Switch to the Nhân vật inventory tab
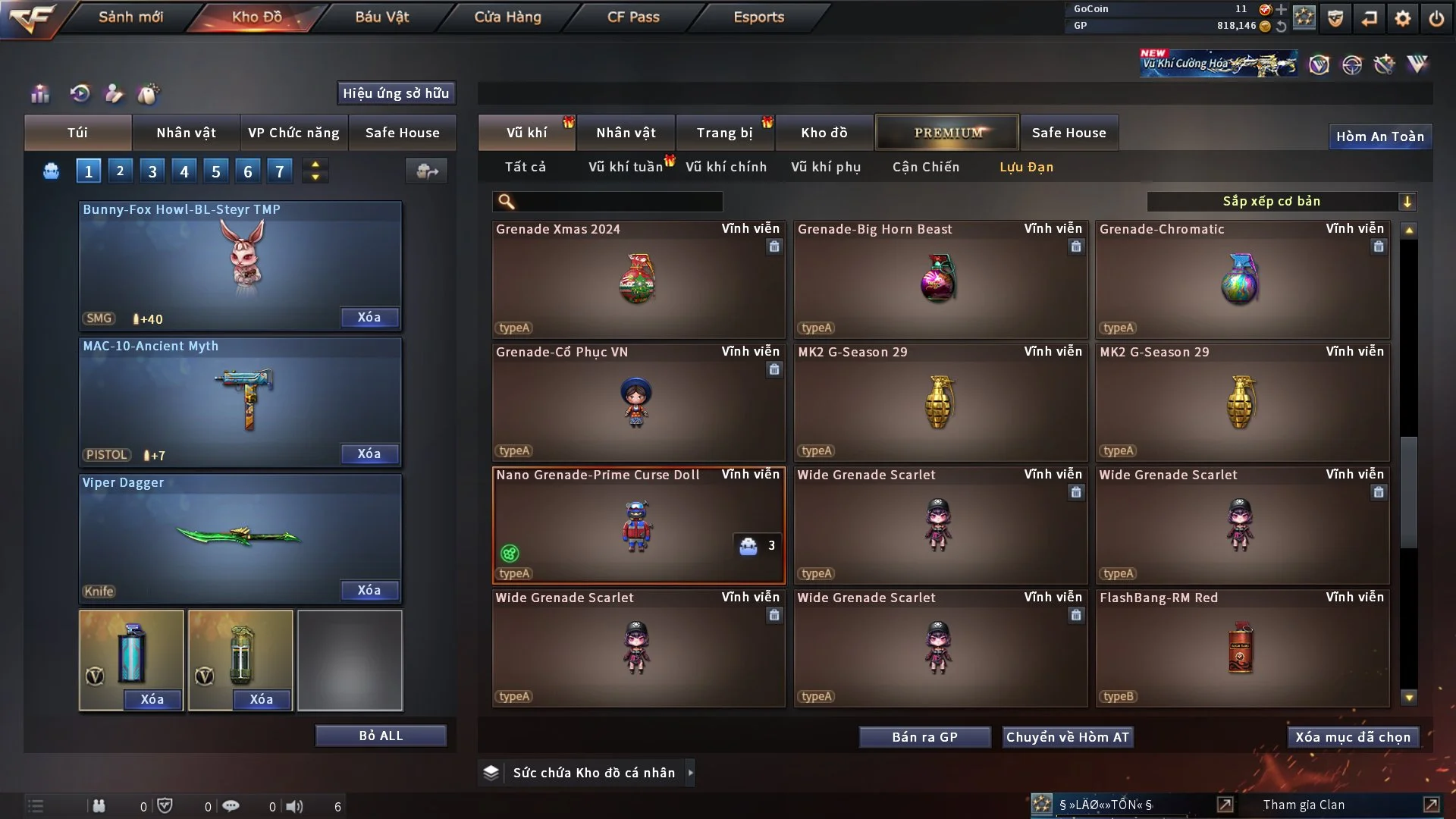The height and width of the screenshot is (819, 1456). [626, 133]
